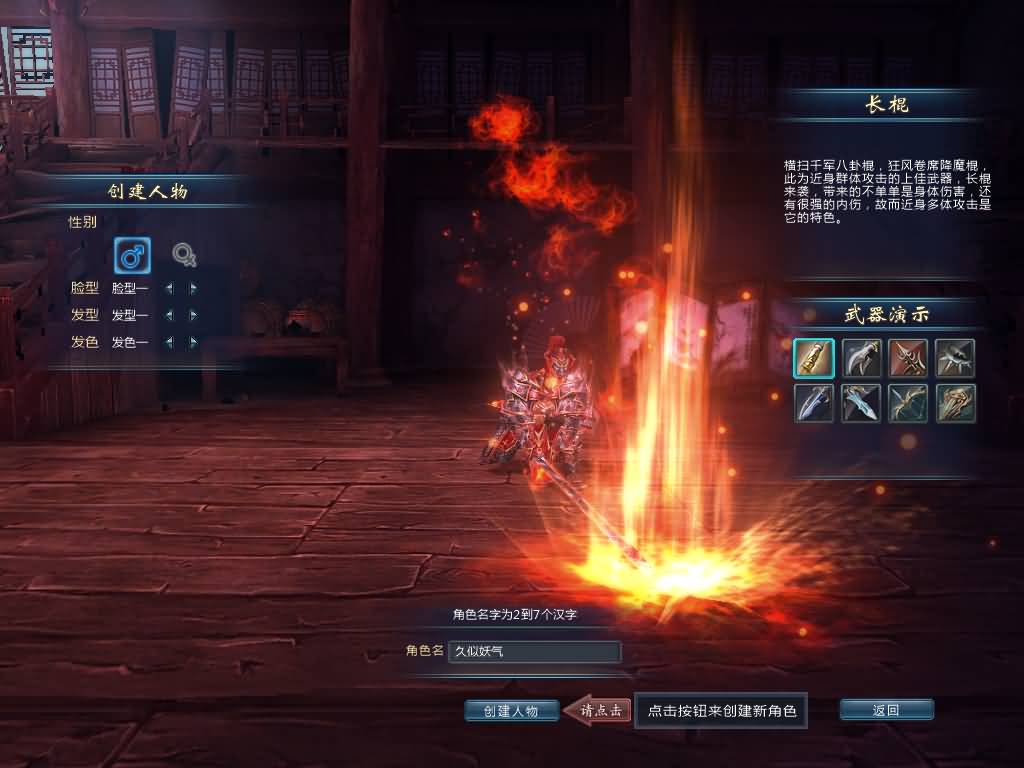This screenshot has height=768, width=1024.
Task: Select the blue curved saber weapon icon
Action: click(x=814, y=403)
